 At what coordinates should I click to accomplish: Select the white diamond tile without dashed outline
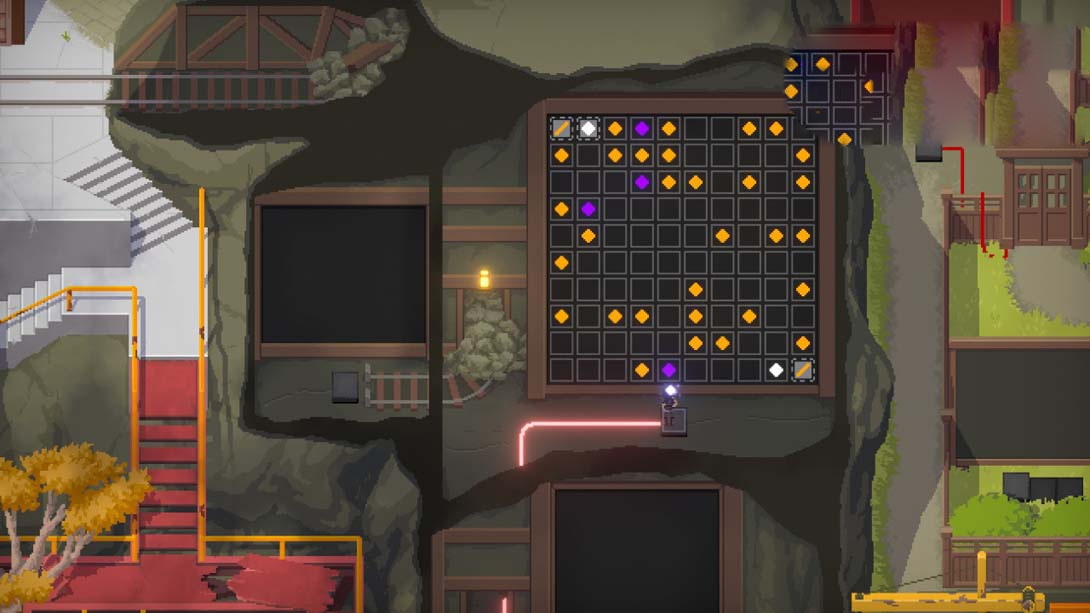click(x=776, y=370)
